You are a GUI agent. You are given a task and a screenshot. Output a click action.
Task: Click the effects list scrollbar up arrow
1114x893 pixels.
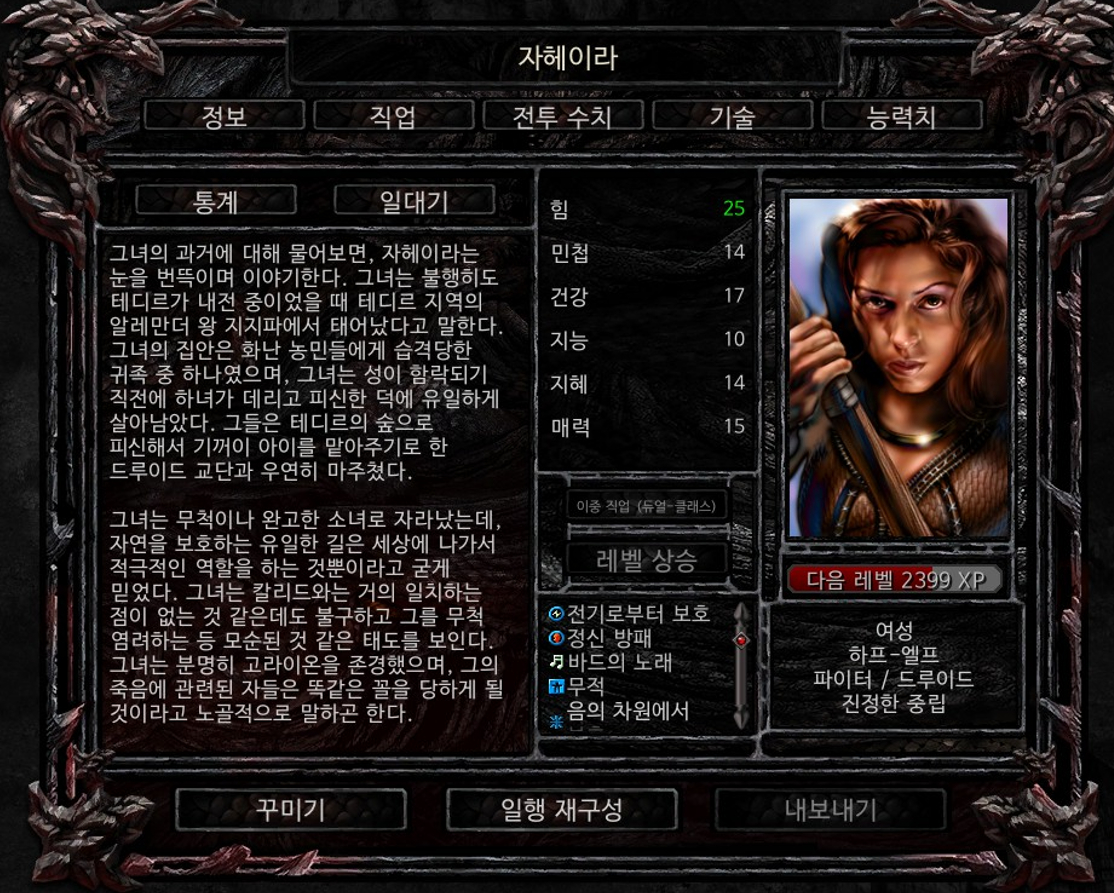pyautogui.click(x=741, y=611)
